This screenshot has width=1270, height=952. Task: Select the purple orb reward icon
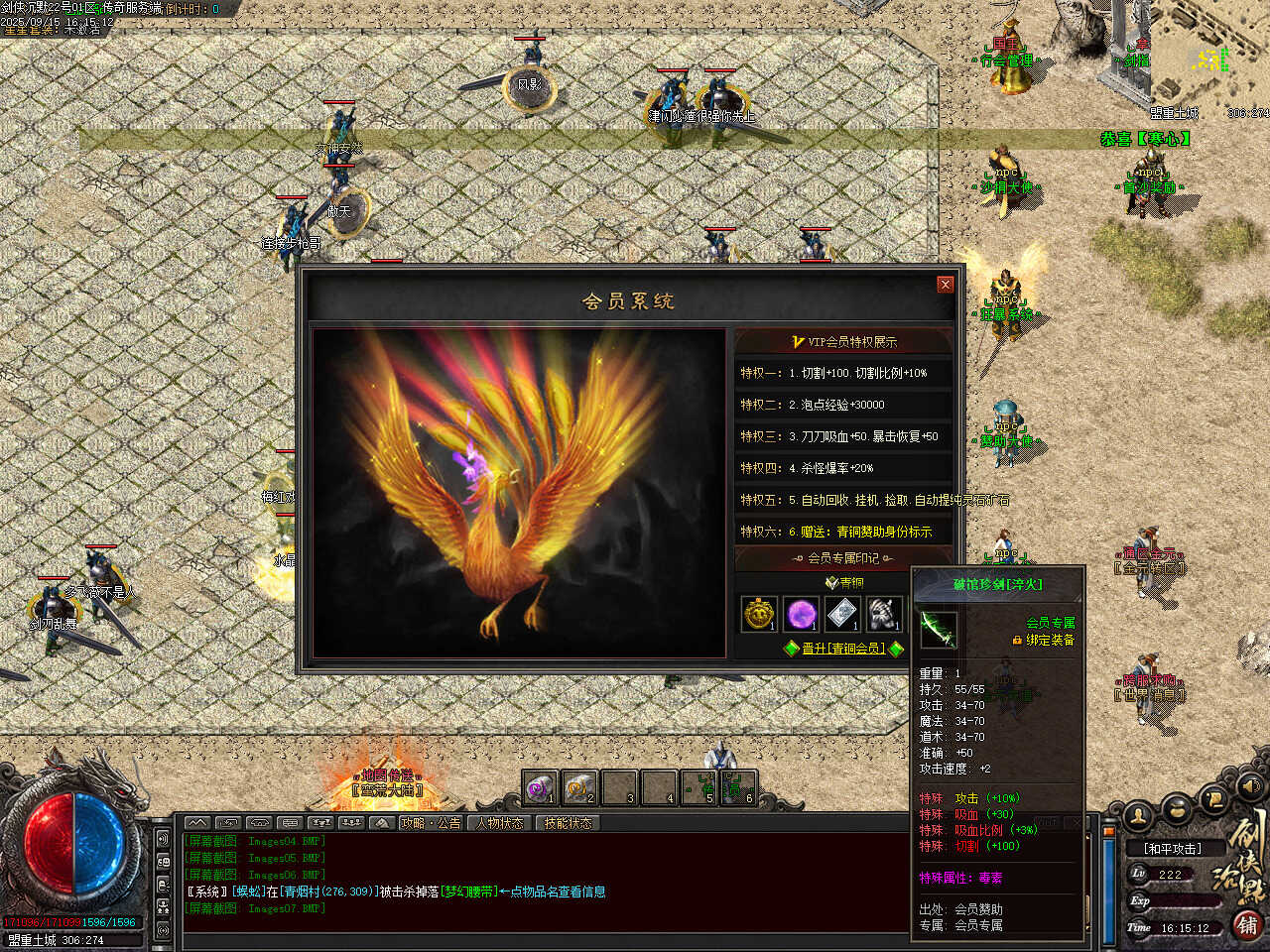click(x=801, y=614)
